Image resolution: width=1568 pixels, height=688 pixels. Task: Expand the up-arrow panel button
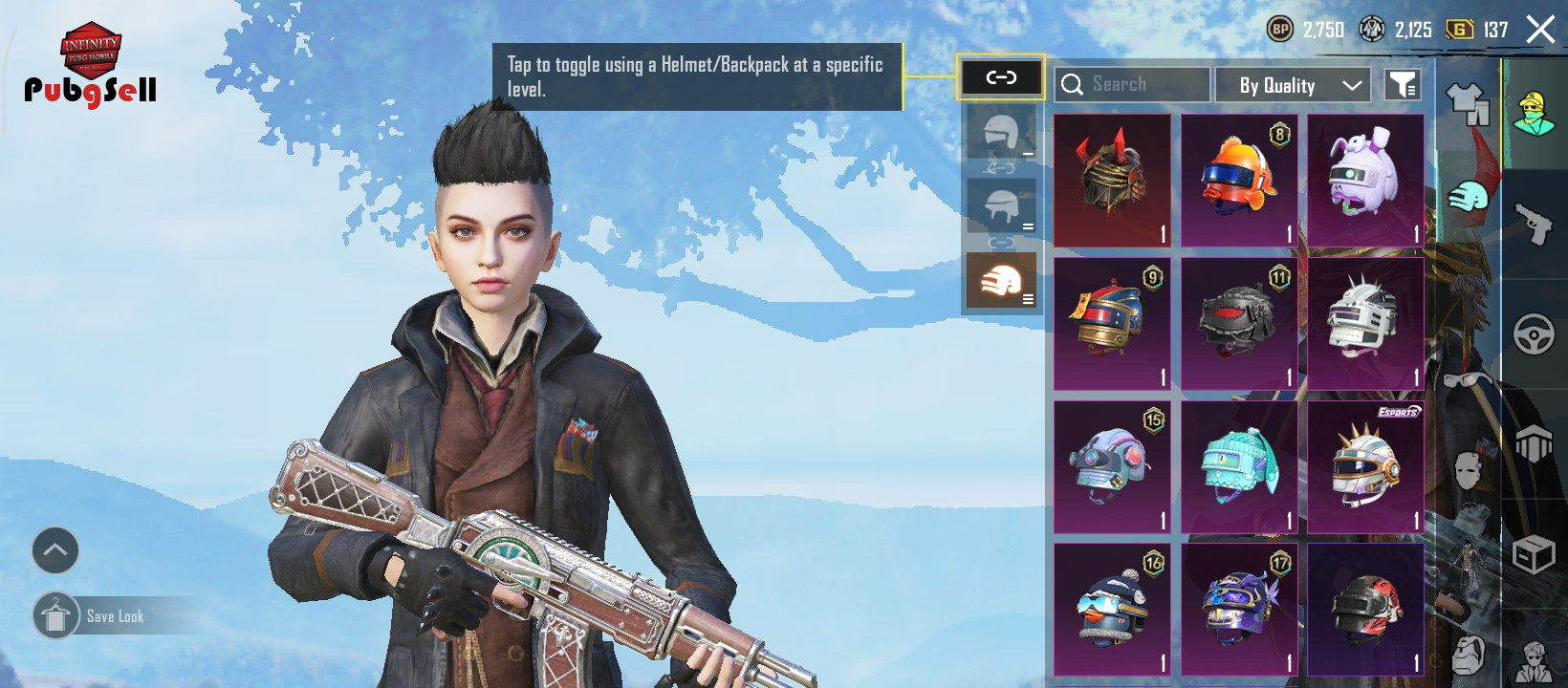55,550
